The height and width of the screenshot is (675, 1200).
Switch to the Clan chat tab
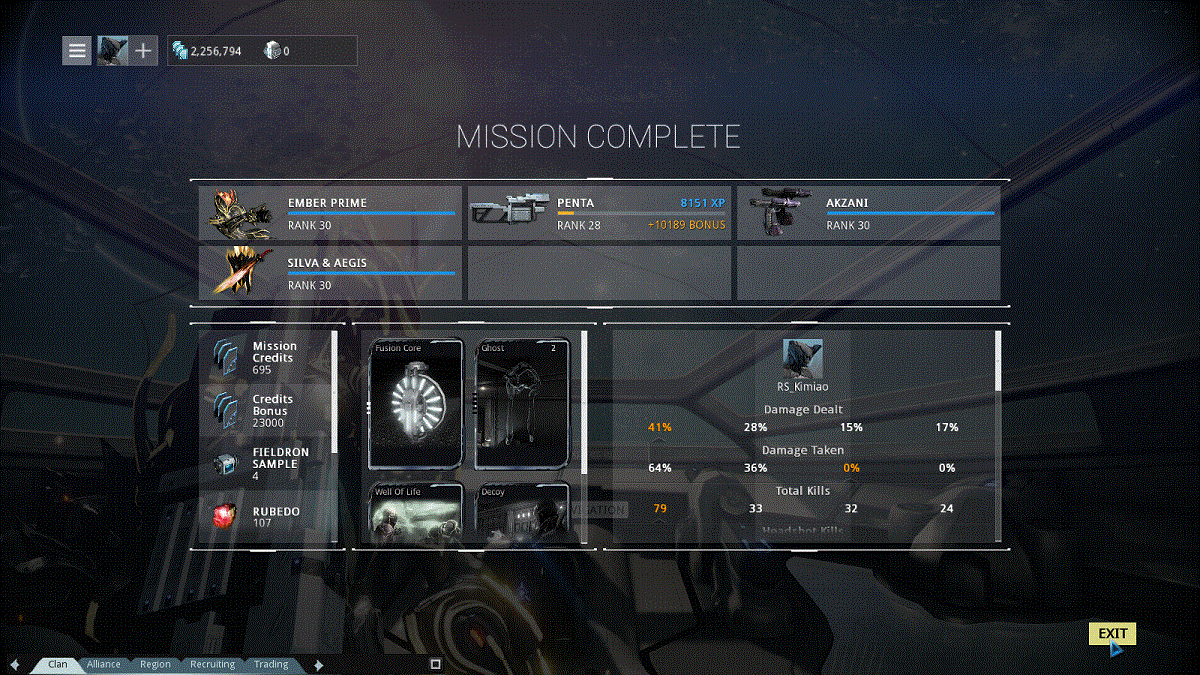click(58, 664)
